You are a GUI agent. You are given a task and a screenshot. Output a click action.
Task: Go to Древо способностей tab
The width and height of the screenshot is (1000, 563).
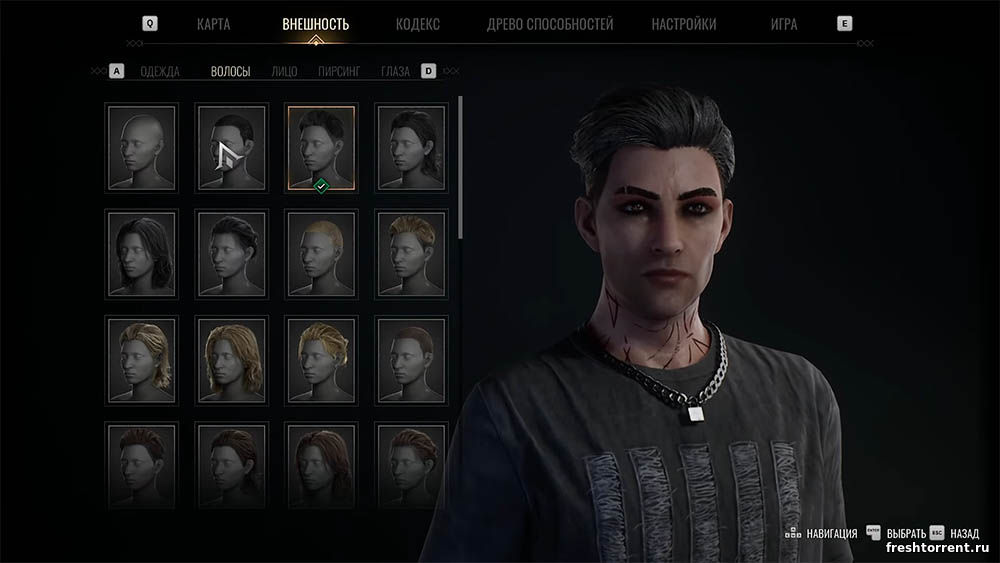tap(550, 24)
